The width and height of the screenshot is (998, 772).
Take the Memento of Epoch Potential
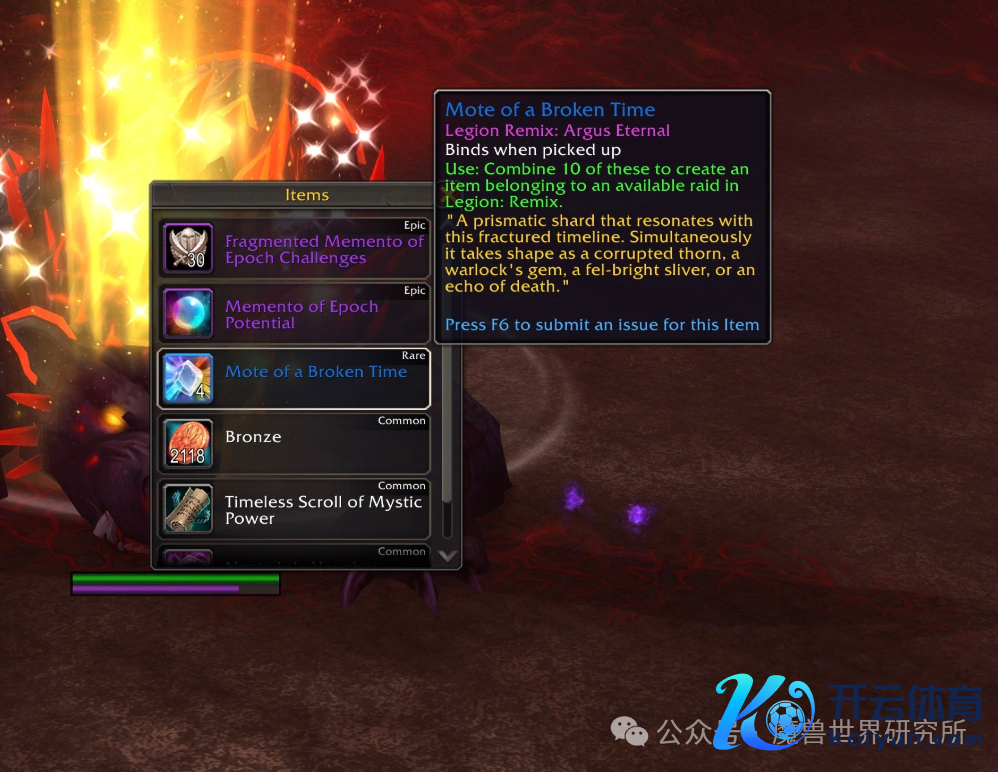(x=294, y=314)
